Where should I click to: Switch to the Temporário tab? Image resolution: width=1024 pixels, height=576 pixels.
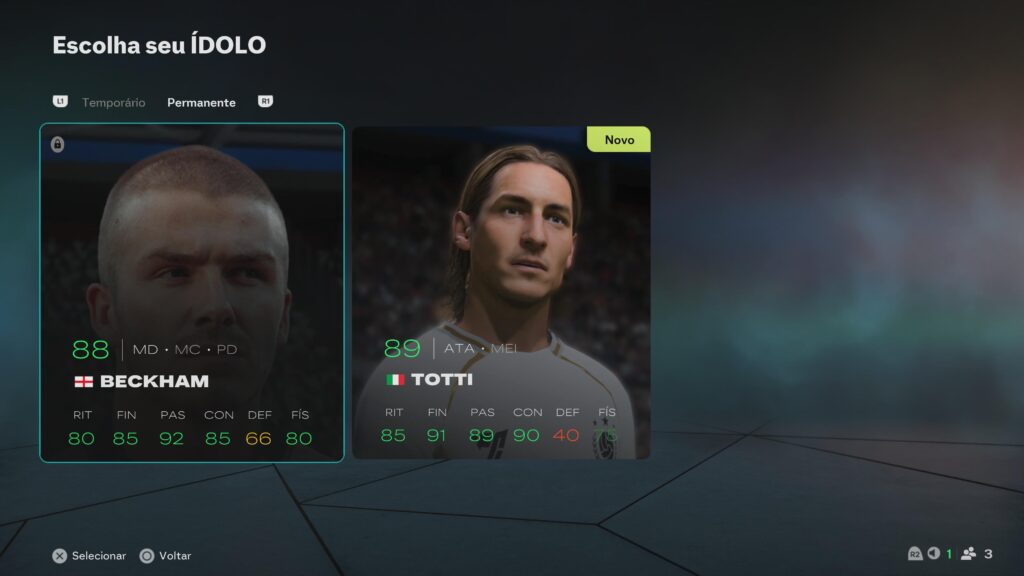pos(113,102)
